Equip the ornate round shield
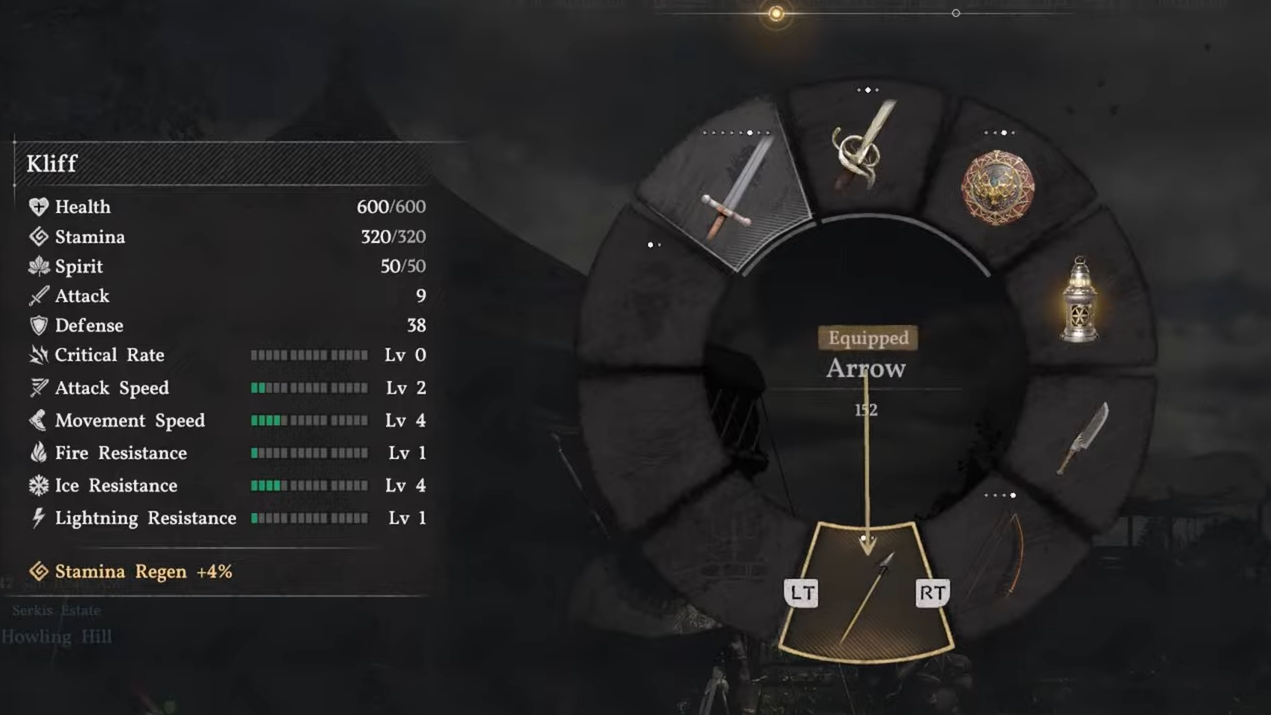Image resolution: width=1271 pixels, height=715 pixels. 997,187
